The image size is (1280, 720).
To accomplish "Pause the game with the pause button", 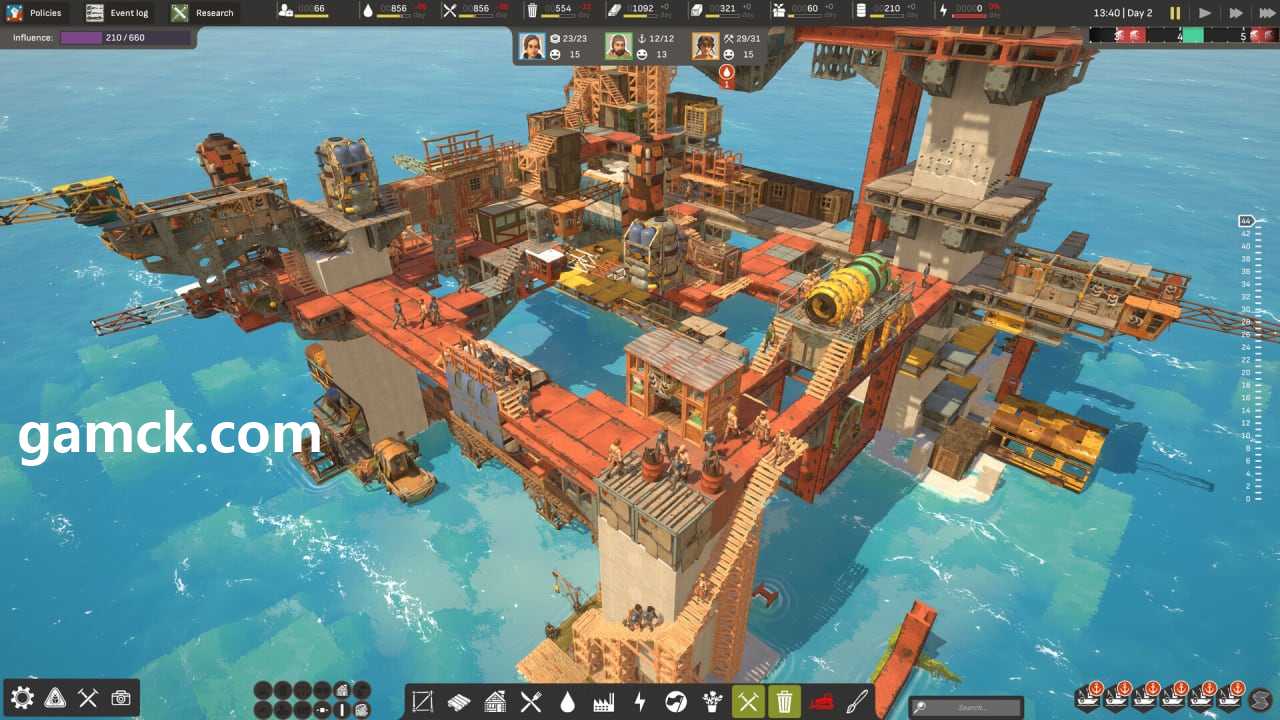I will click(x=1175, y=13).
